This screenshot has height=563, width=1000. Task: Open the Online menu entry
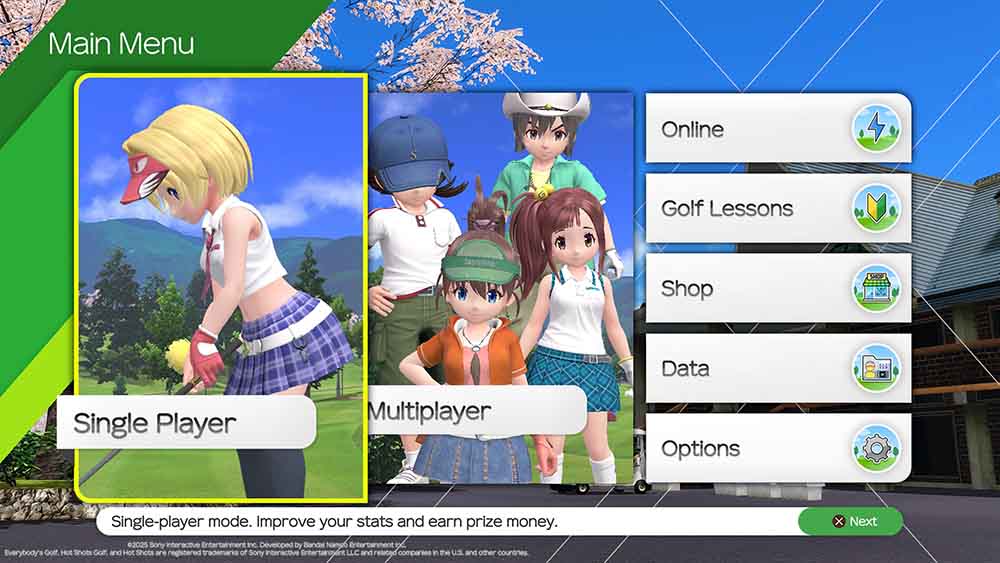point(777,129)
